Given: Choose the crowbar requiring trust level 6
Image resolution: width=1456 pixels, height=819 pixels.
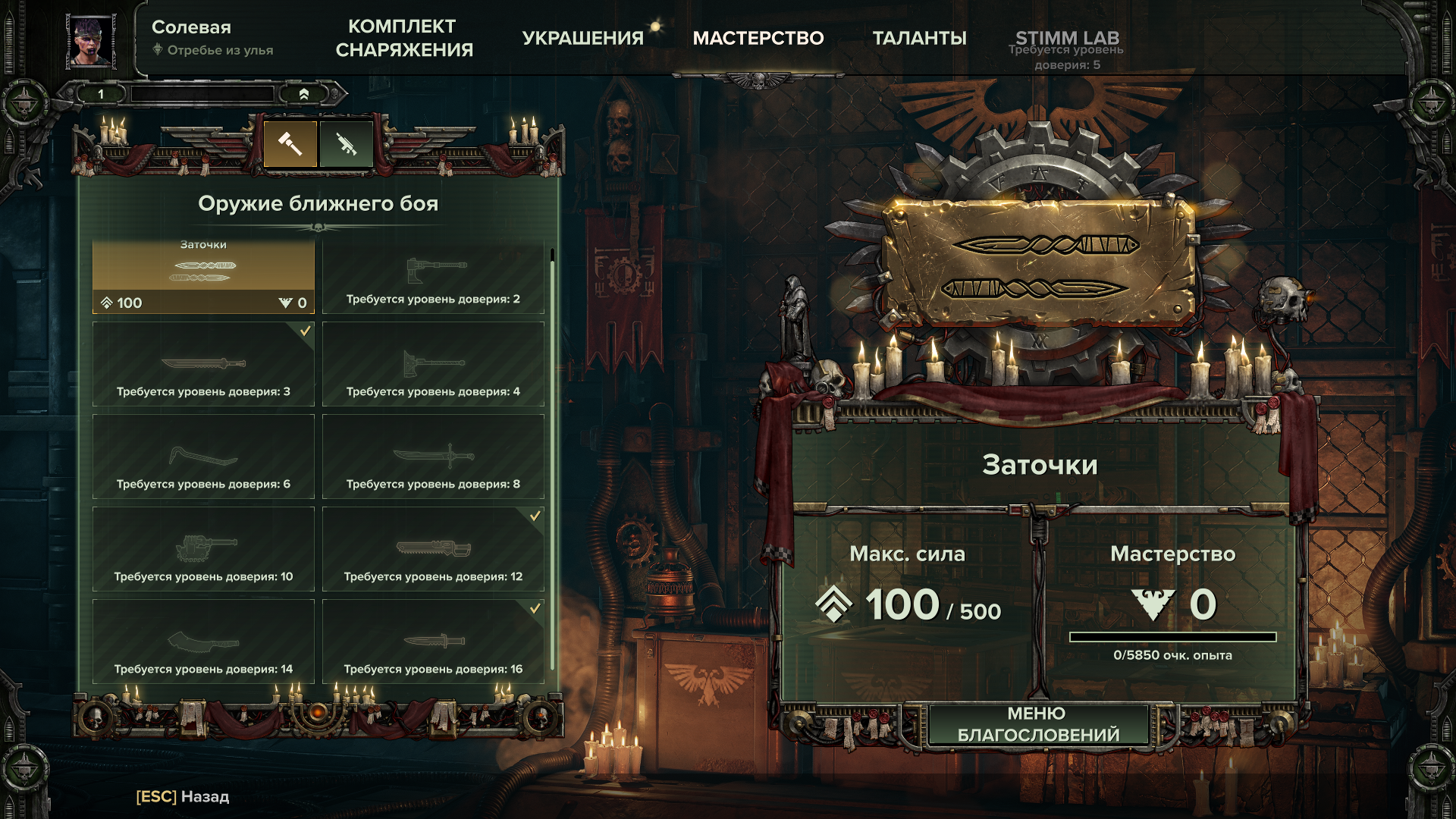Looking at the screenshot, I should coord(203,457).
